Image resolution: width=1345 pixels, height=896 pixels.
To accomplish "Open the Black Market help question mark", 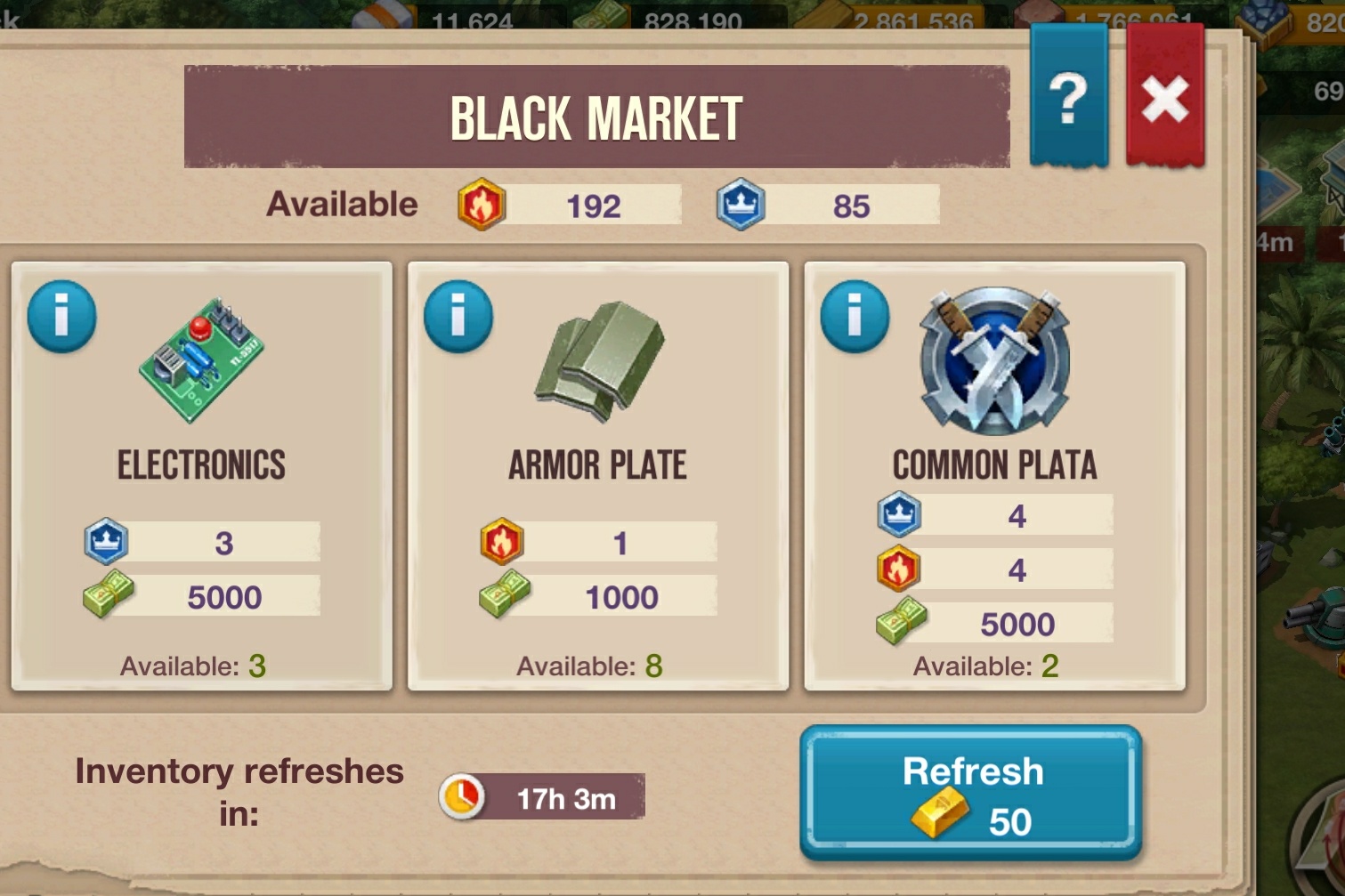I will 1068,96.
